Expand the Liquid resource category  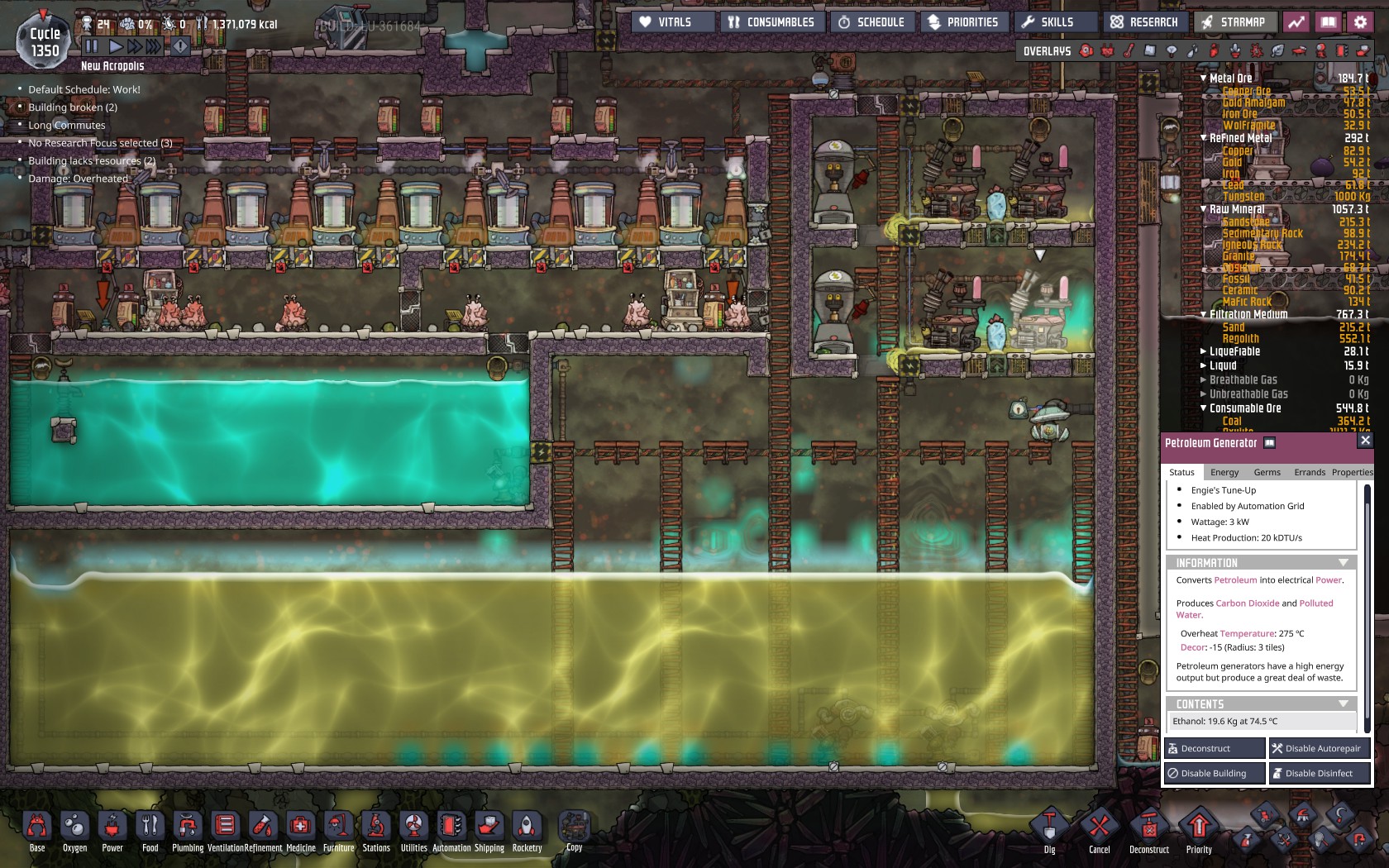click(x=1202, y=366)
